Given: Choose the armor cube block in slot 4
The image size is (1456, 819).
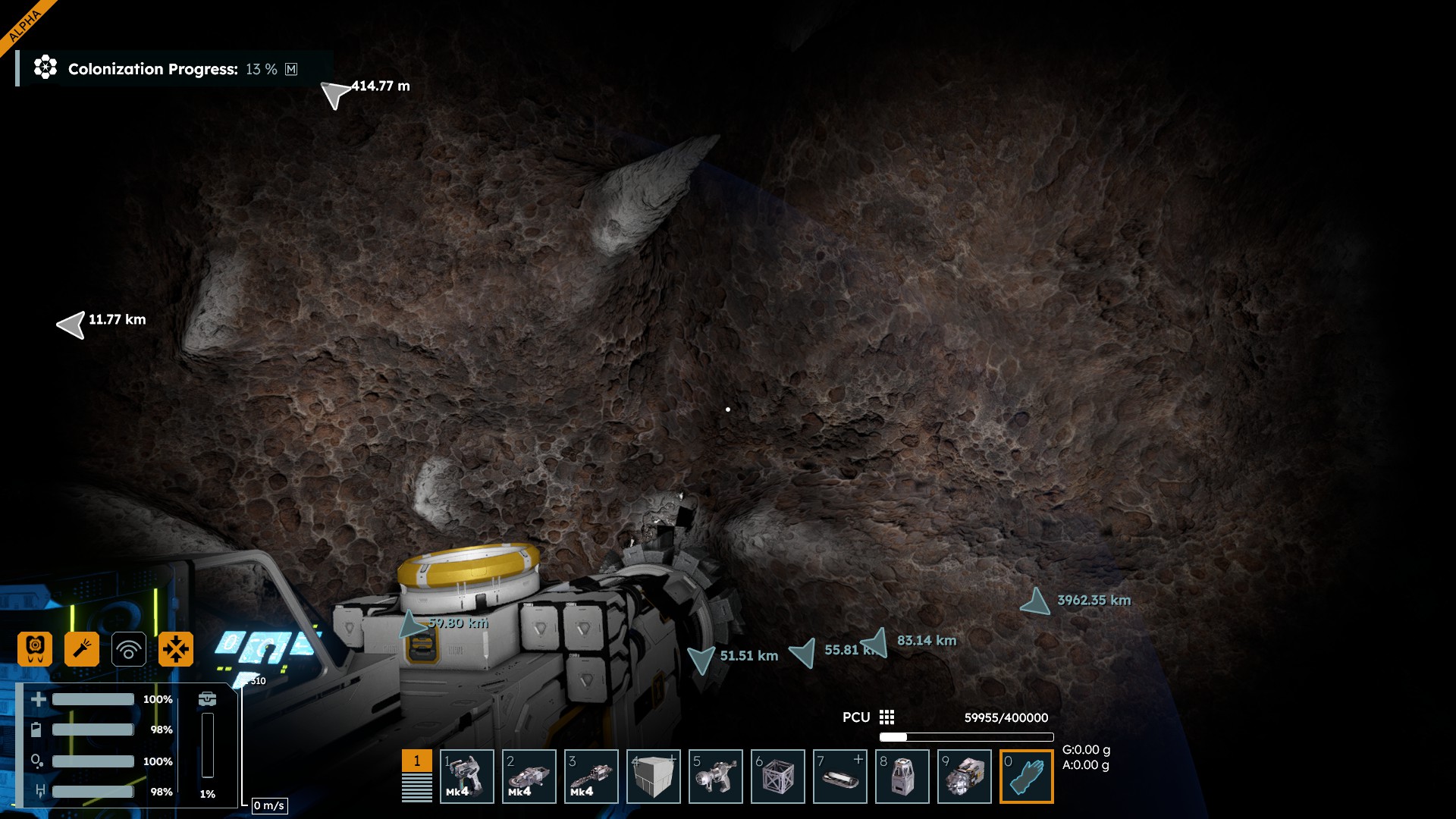Looking at the screenshot, I should tap(654, 777).
